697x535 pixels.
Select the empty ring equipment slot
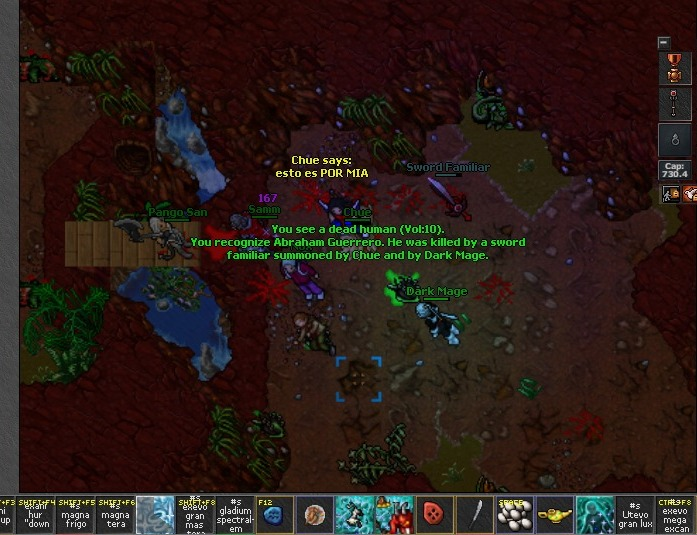[x=673, y=138]
